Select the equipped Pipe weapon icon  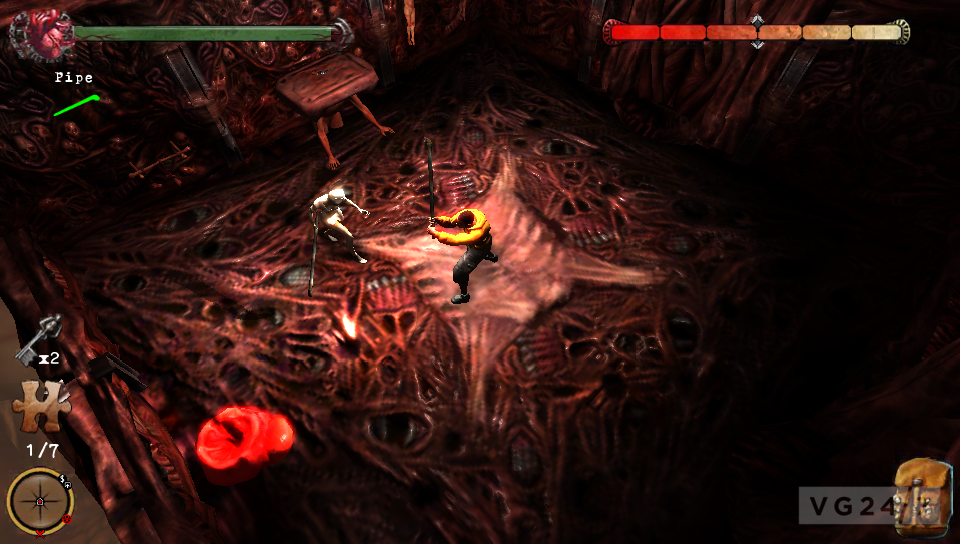(76, 105)
